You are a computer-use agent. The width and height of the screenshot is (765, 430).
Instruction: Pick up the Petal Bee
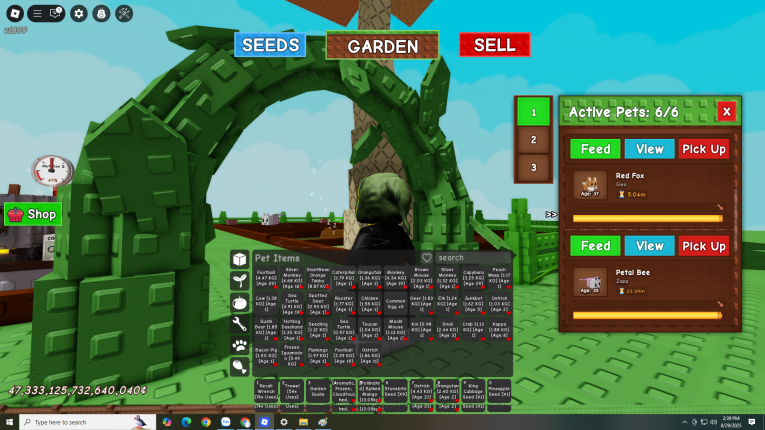pyautogui.click(x=704, y=246)
